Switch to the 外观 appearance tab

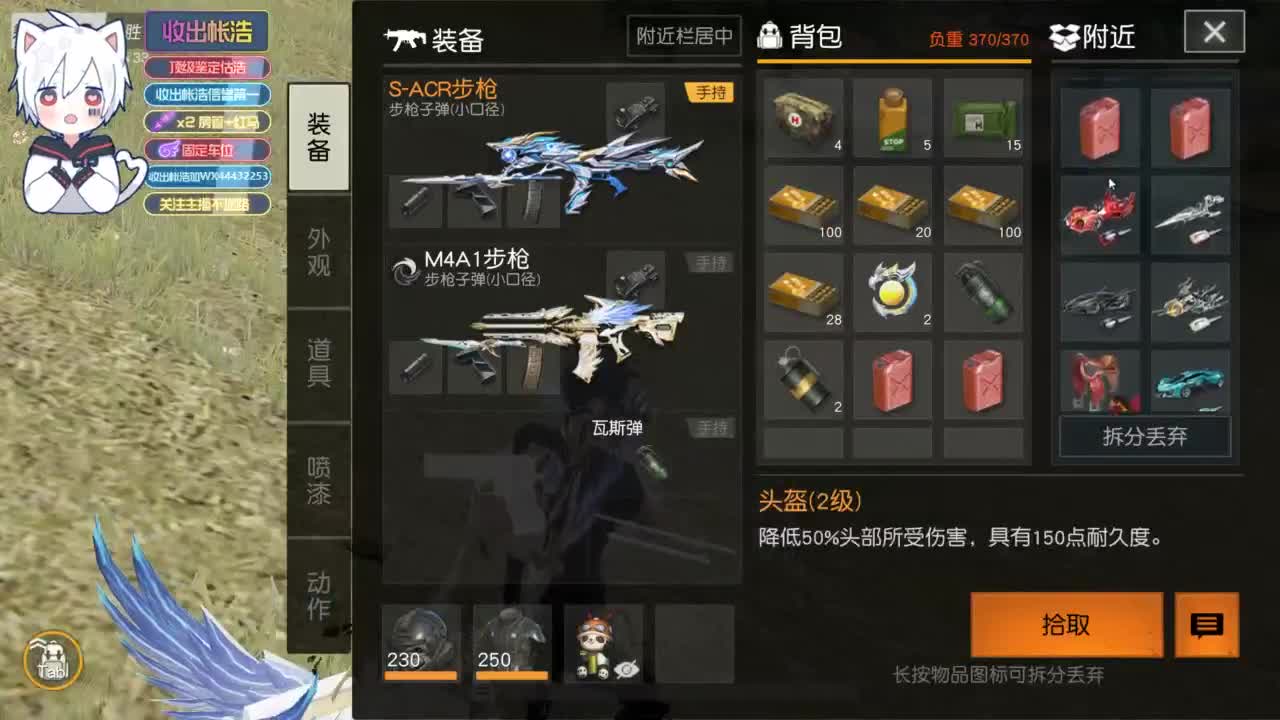coord(318,250)
